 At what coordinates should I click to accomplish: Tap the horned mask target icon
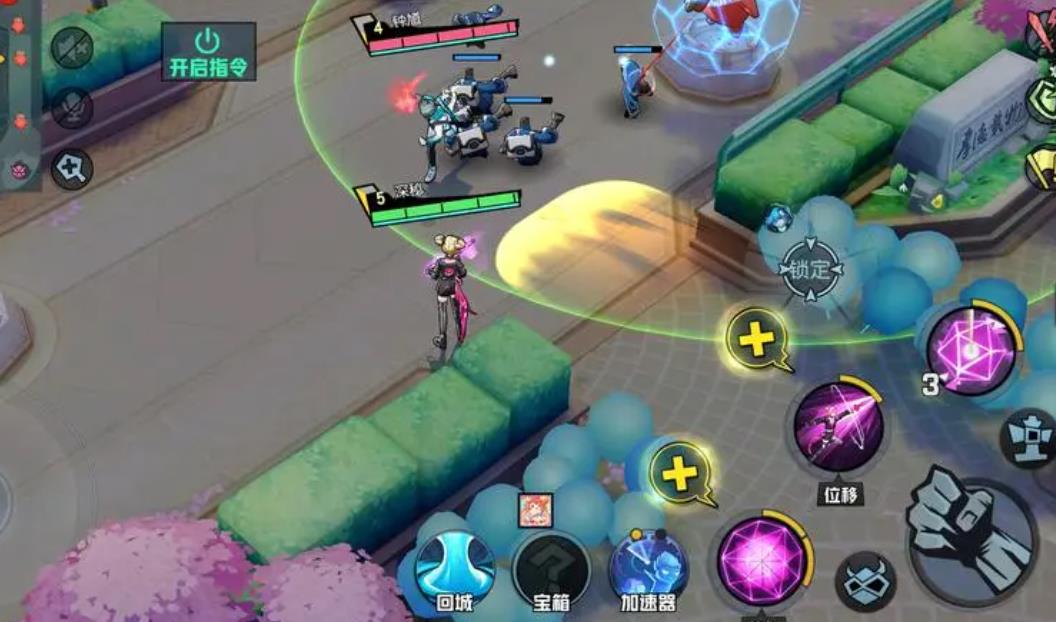click(x=864, y=584)
